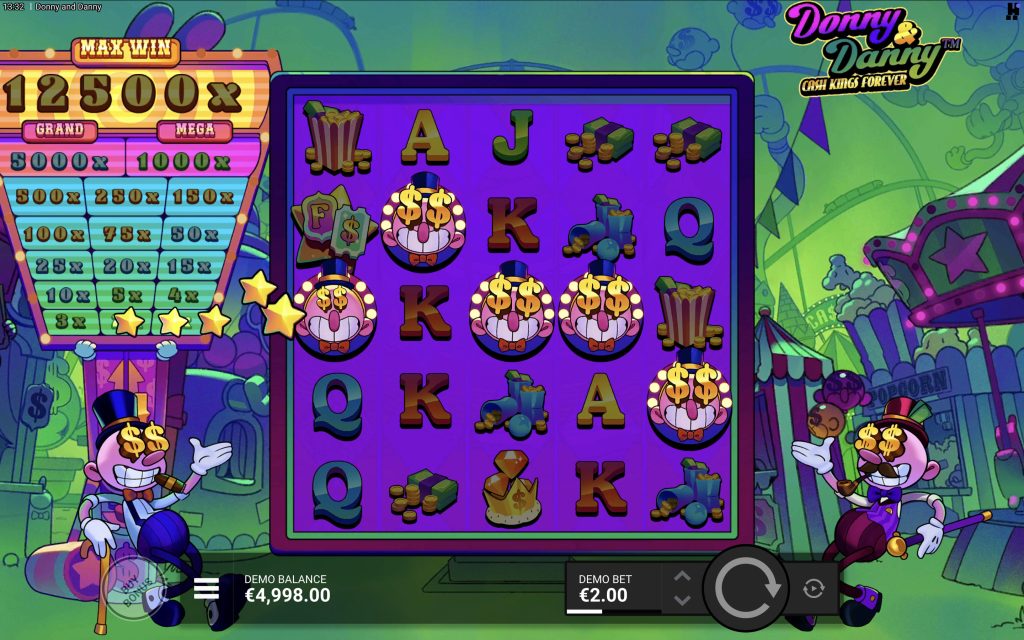Open the autoplay settings
The height and width of the screenshot is (640, 1024).
813,589
